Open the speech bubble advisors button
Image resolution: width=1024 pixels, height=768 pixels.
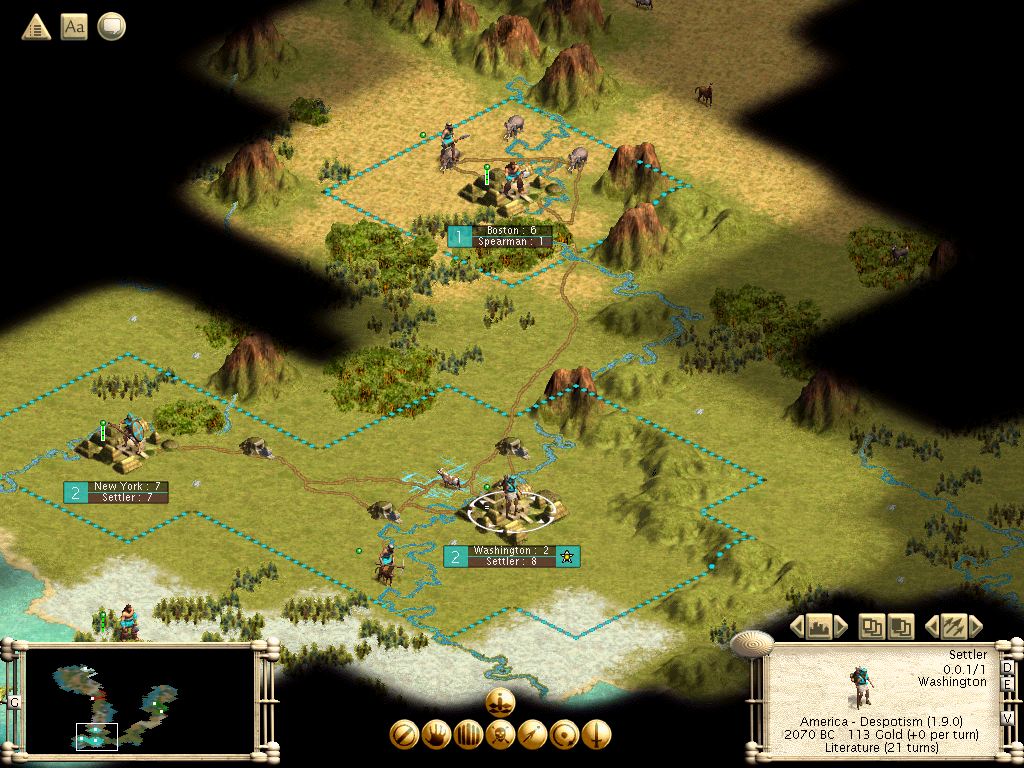(x=111, y=26)
